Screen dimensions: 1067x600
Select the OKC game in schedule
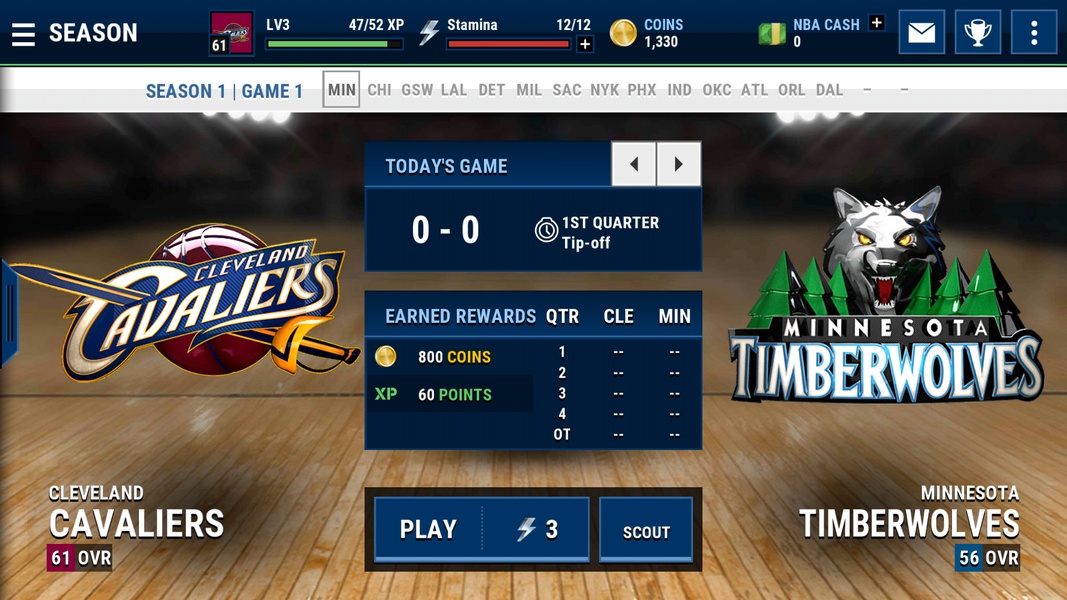(x=717, y=90)
